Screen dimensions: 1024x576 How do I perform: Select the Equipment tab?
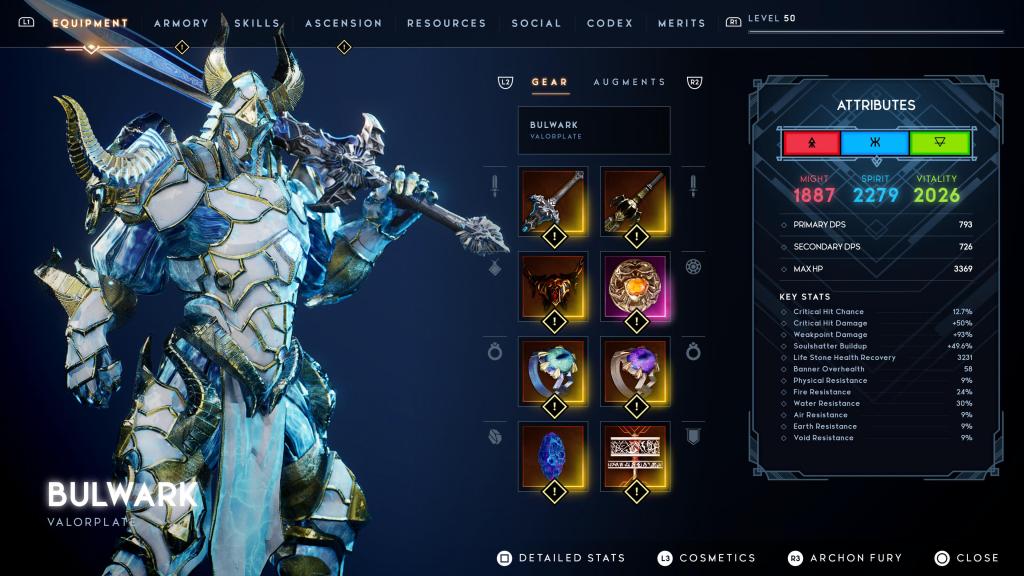point(90,23)
